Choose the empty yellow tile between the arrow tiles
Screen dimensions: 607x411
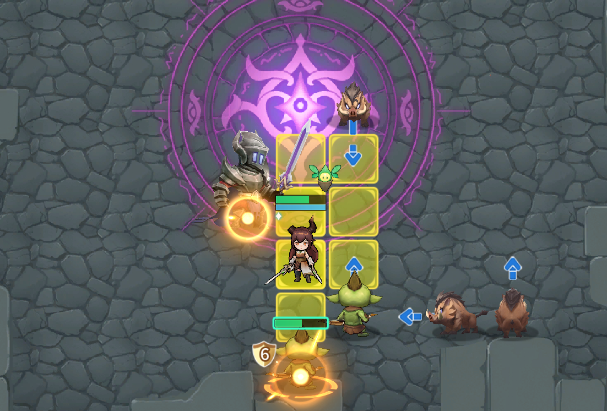[353, 211]
